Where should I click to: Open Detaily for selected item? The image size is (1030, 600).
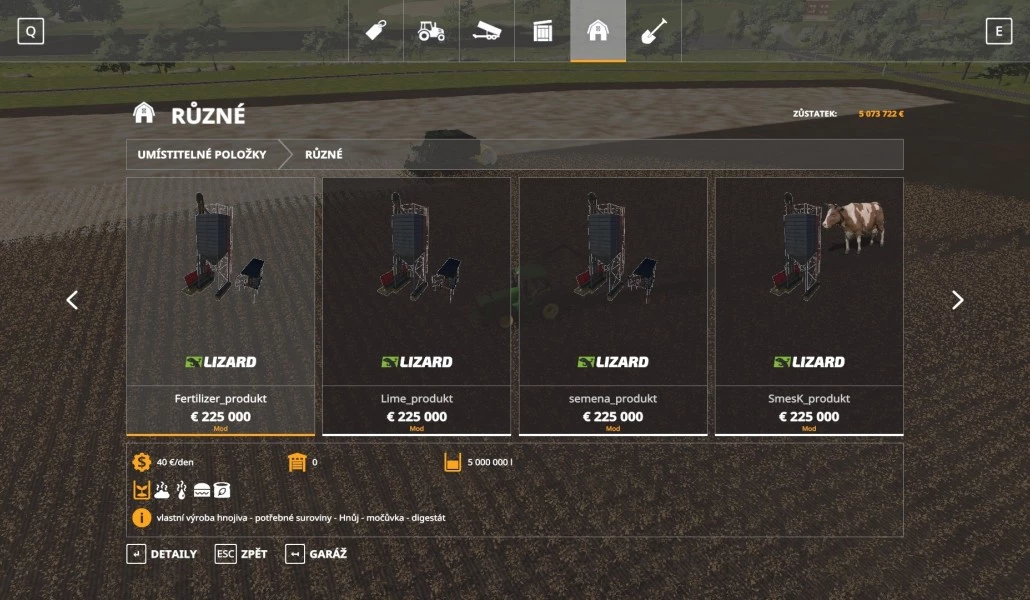[x=162, y=554]
